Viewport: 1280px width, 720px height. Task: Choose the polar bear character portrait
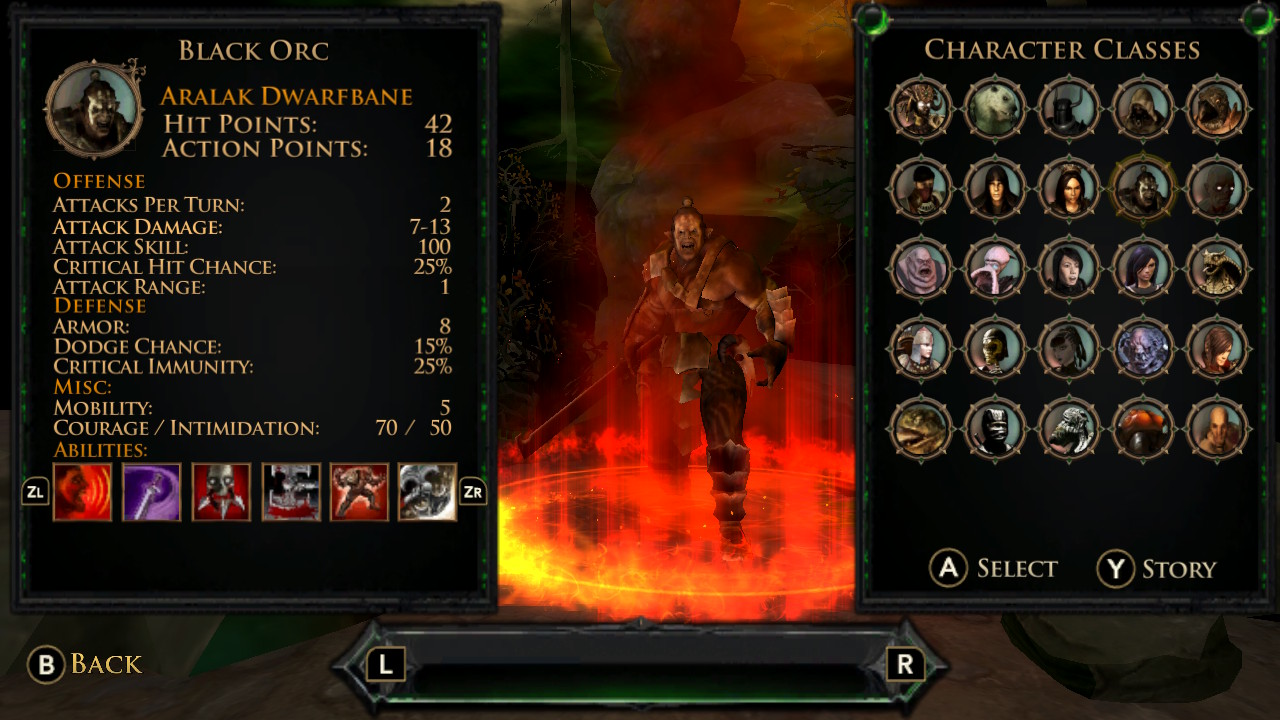click(x=995, y=108)
